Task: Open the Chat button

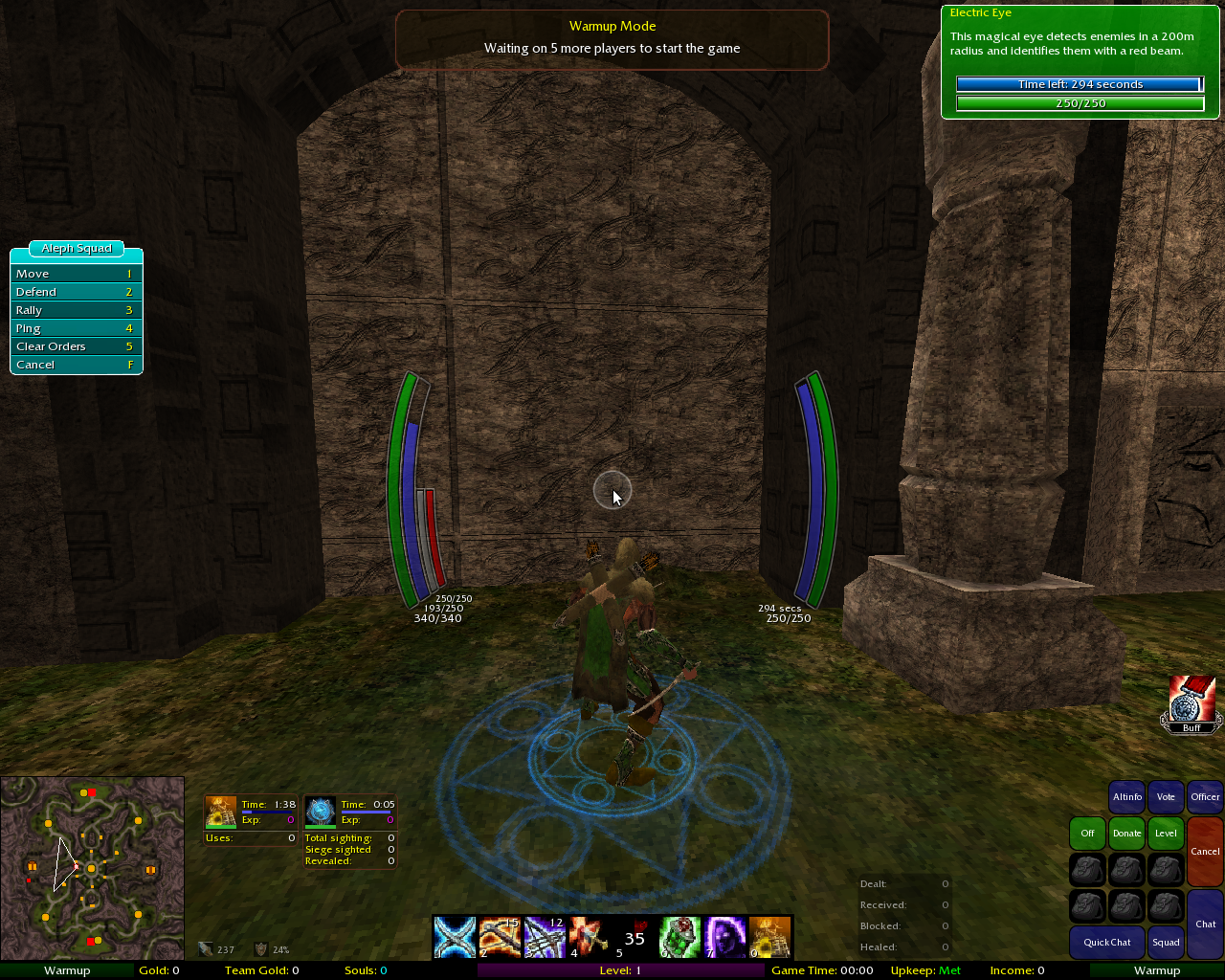Action: coord(1205,924)
